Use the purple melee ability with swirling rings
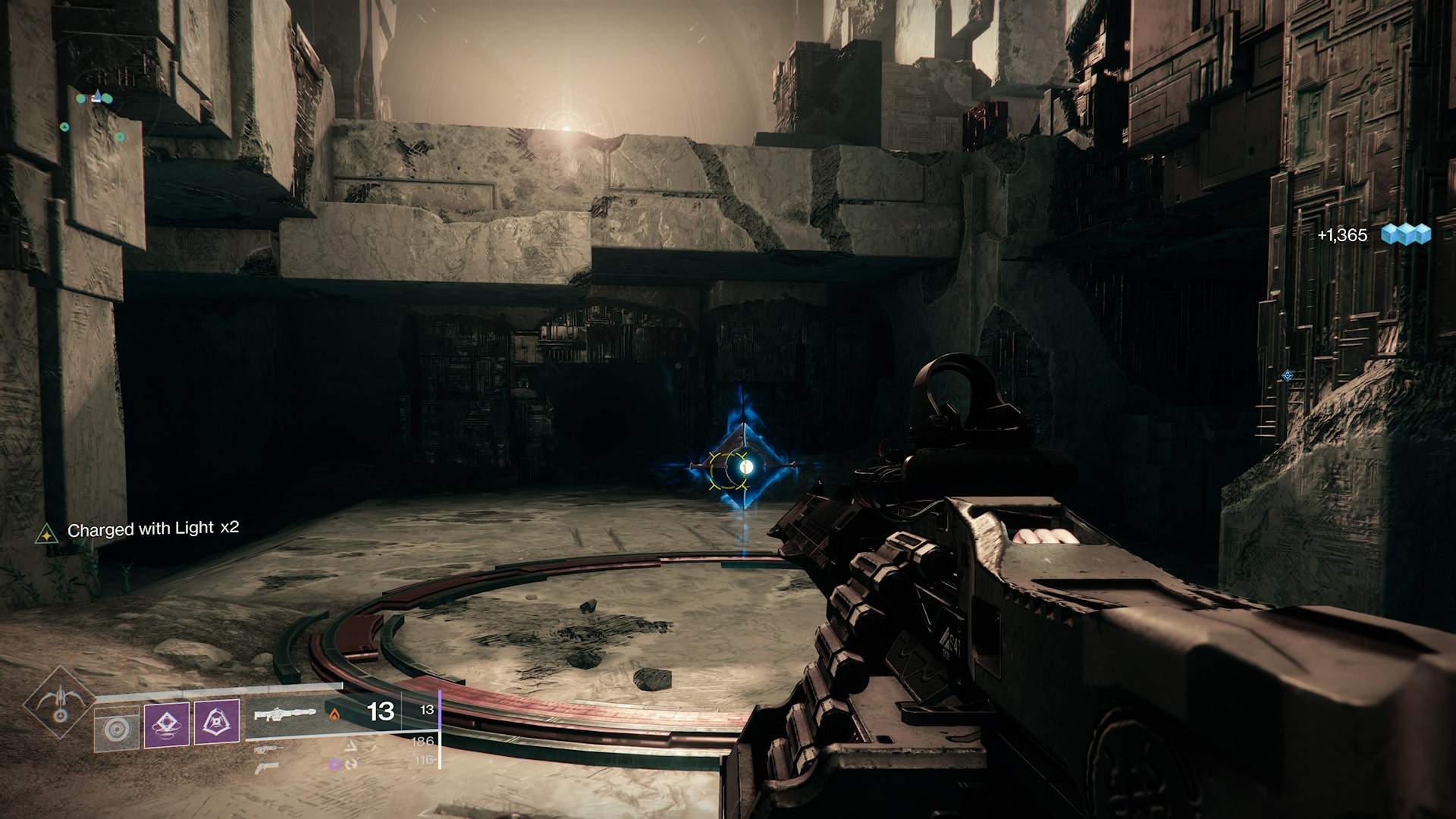The image size is (1456, 819). click(167, 723)
